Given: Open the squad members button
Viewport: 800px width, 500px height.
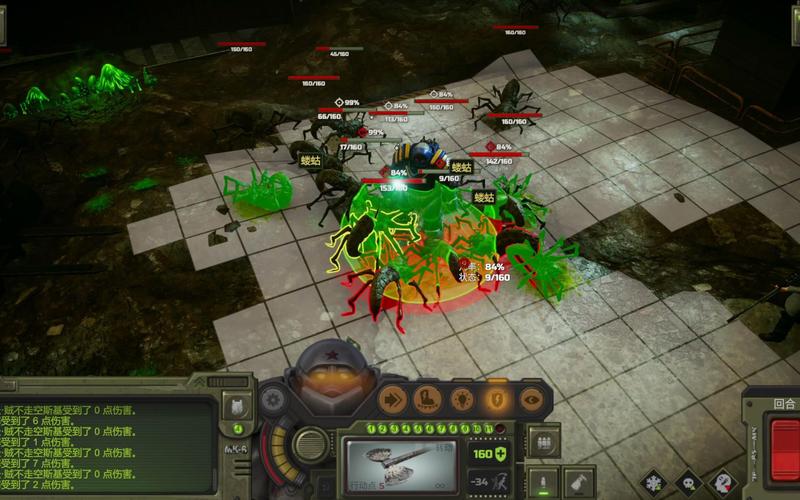Looking at the screenshot, I should coord(543,442).
